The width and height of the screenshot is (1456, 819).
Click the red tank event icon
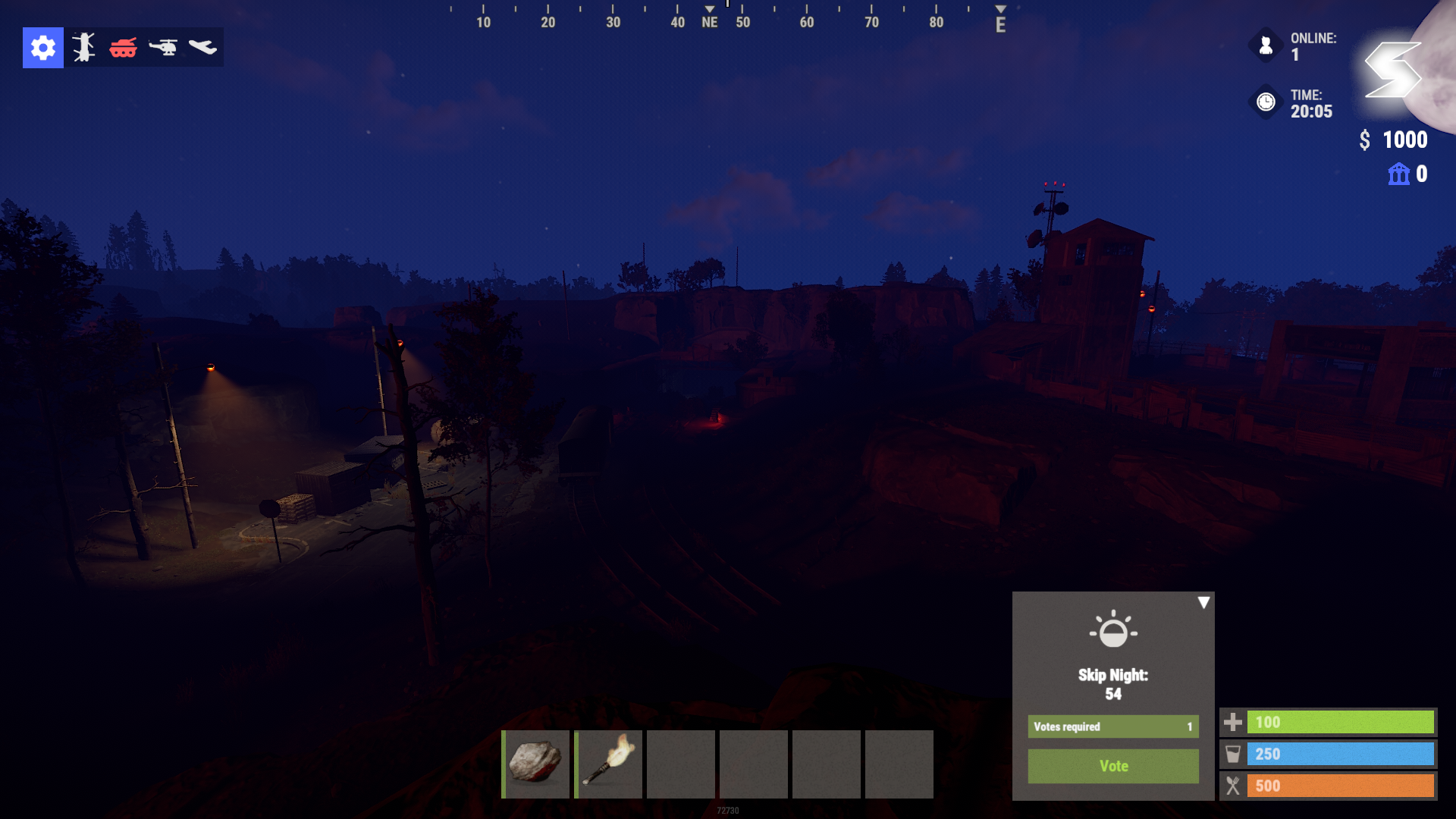[123, 48]
